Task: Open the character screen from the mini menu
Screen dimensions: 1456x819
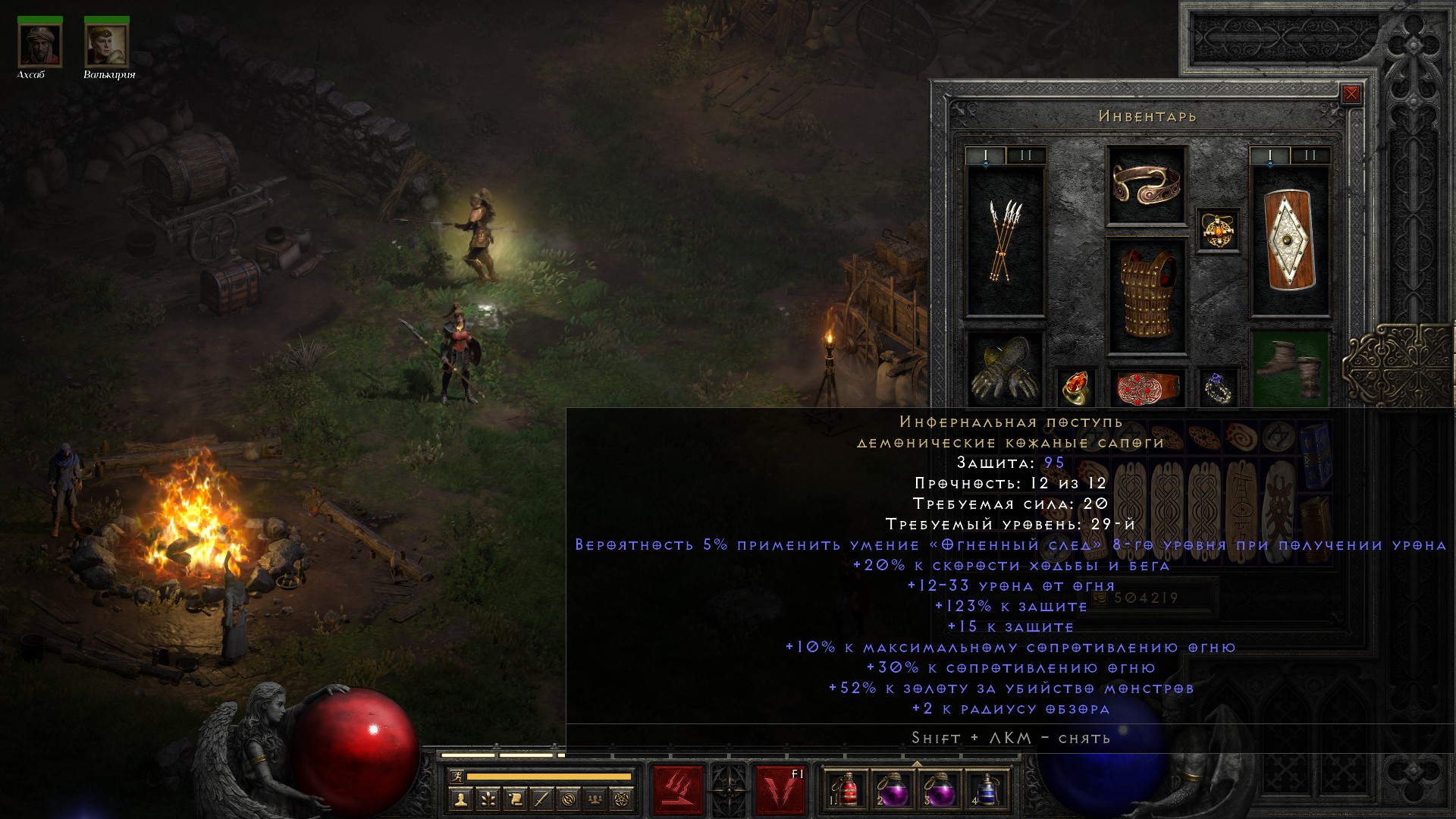Action: pyautogui.click(x=460, y=799)
